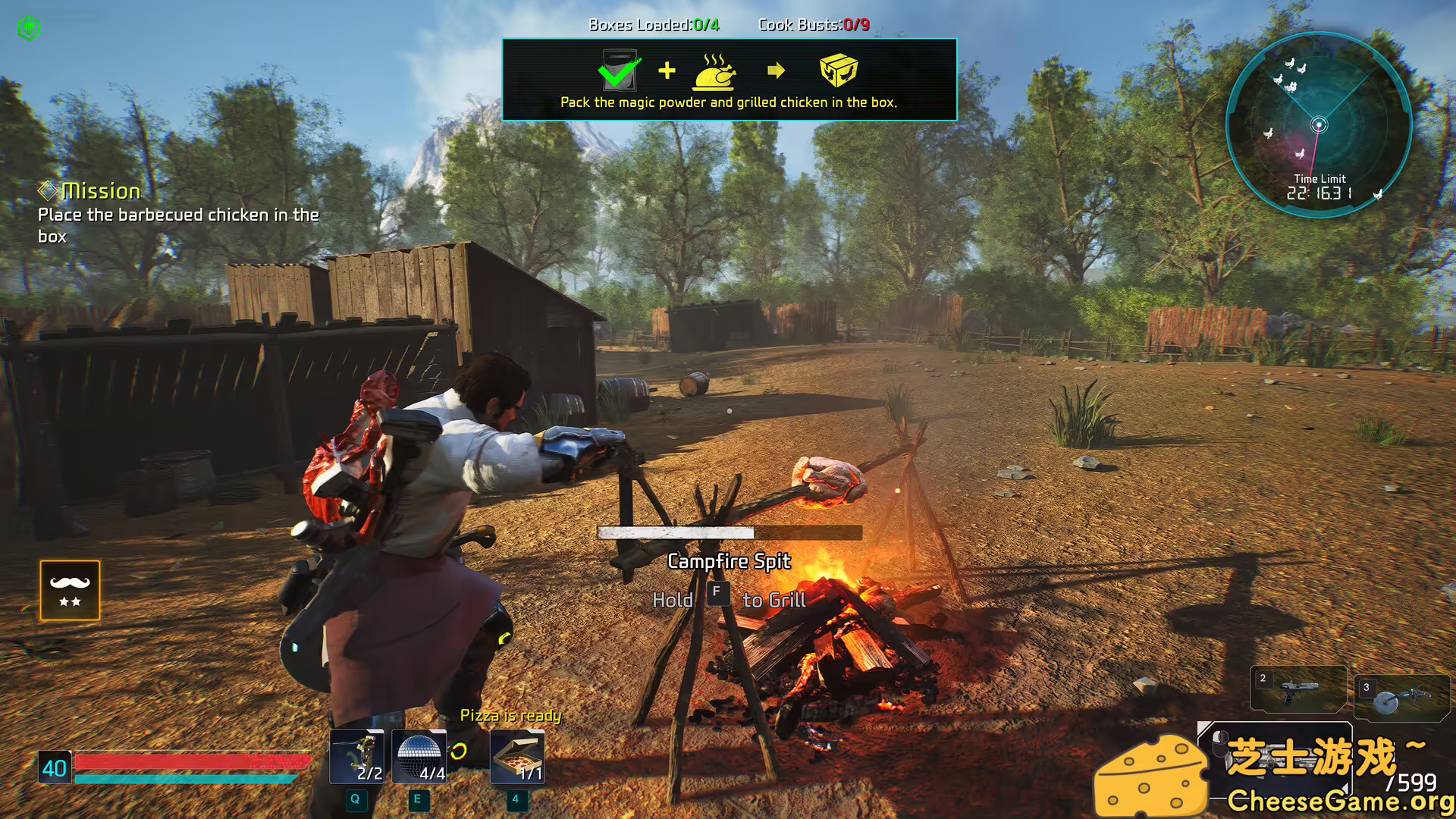
Task: Click the mustache two-star buff icon
Action: pos(70,590)
